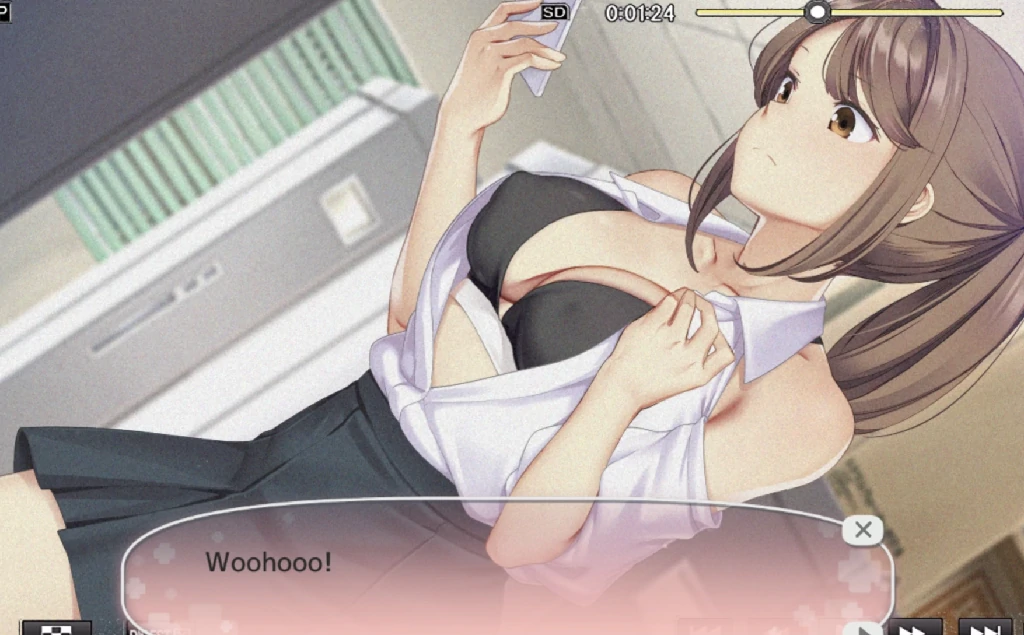Toggle the SD quality badge
Image resolution: width=1024 pixels, height=635 pixels.
554,12
